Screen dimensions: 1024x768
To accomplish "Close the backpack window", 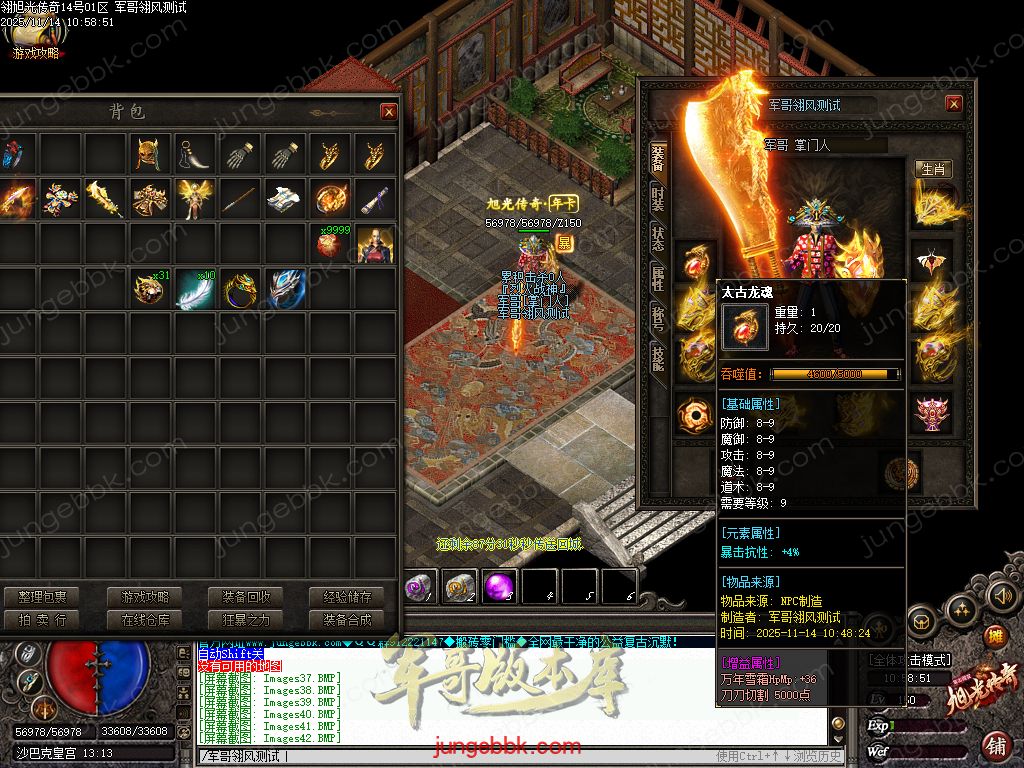I will [x=388, y=112].
